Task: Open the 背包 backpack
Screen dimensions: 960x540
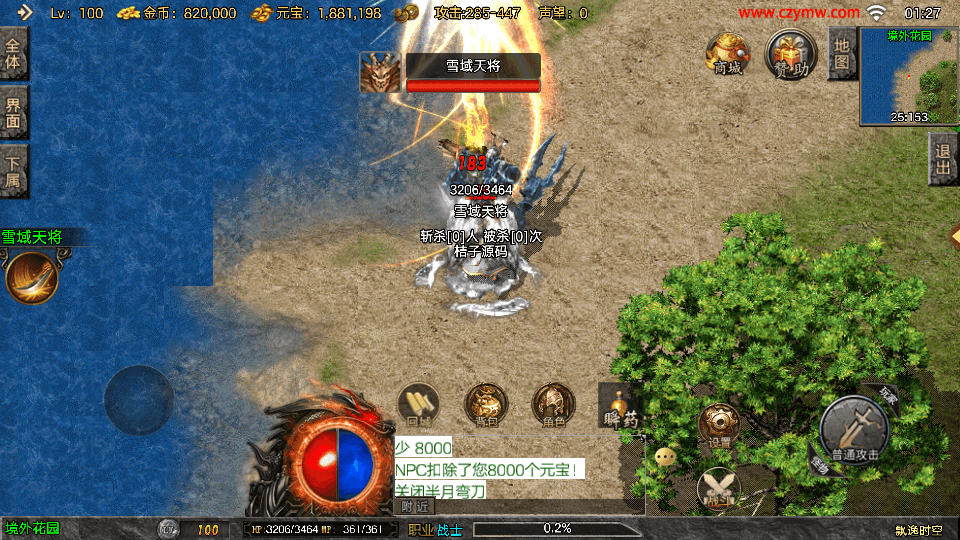Action: [x=486, y=405]
